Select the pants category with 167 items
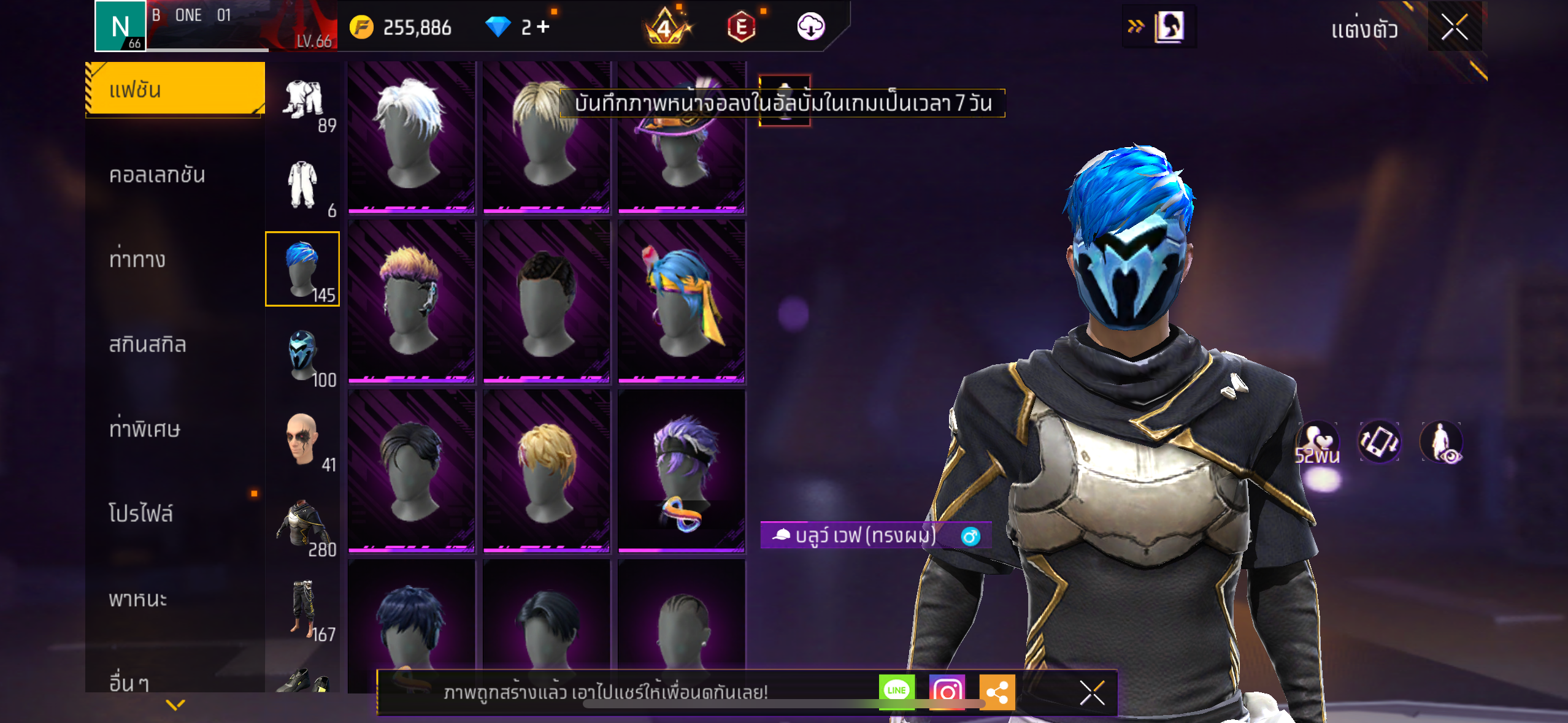Screen dimensions: 1568x723 [x=303, y=610]
